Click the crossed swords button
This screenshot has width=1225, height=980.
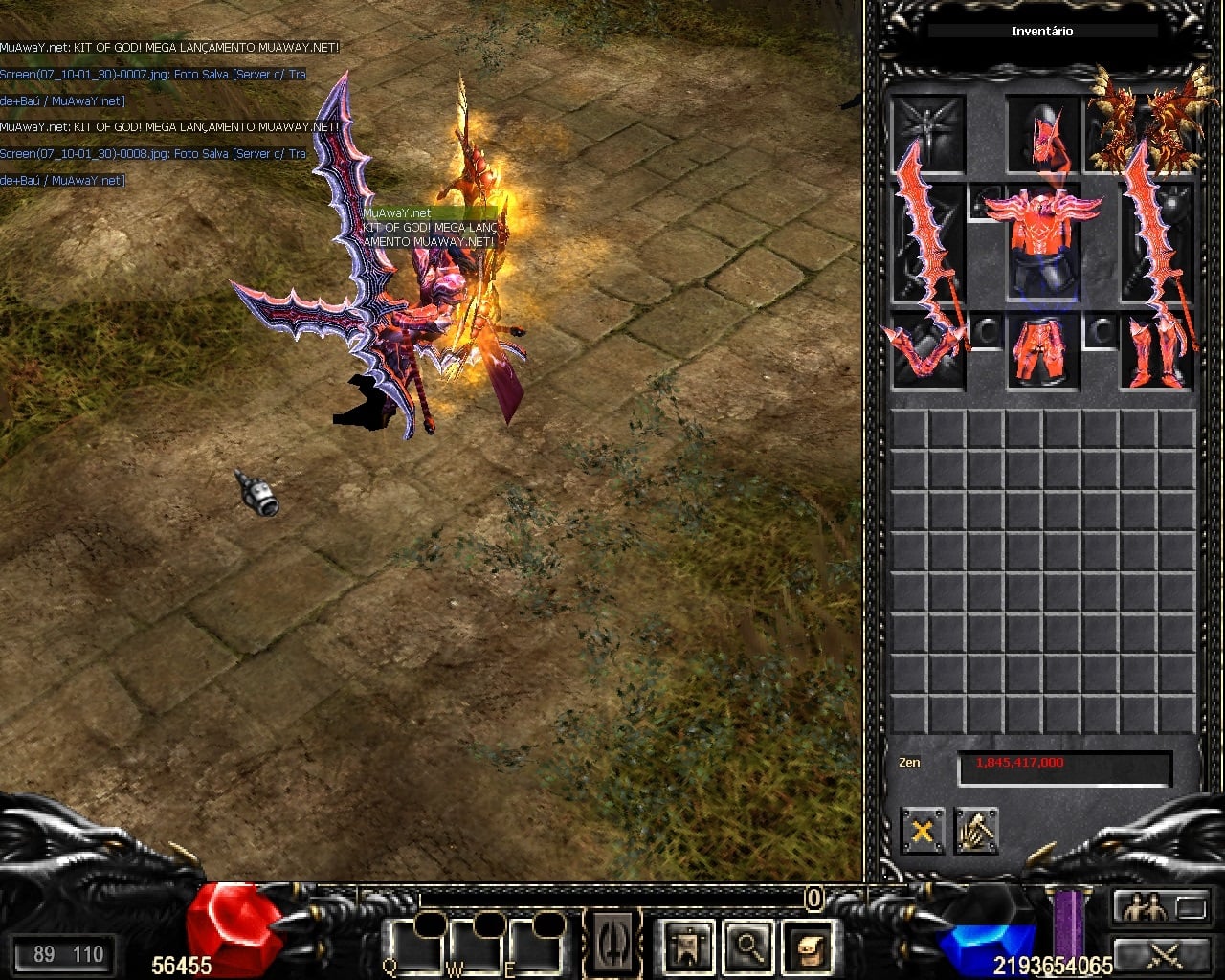click(1160, 954)
